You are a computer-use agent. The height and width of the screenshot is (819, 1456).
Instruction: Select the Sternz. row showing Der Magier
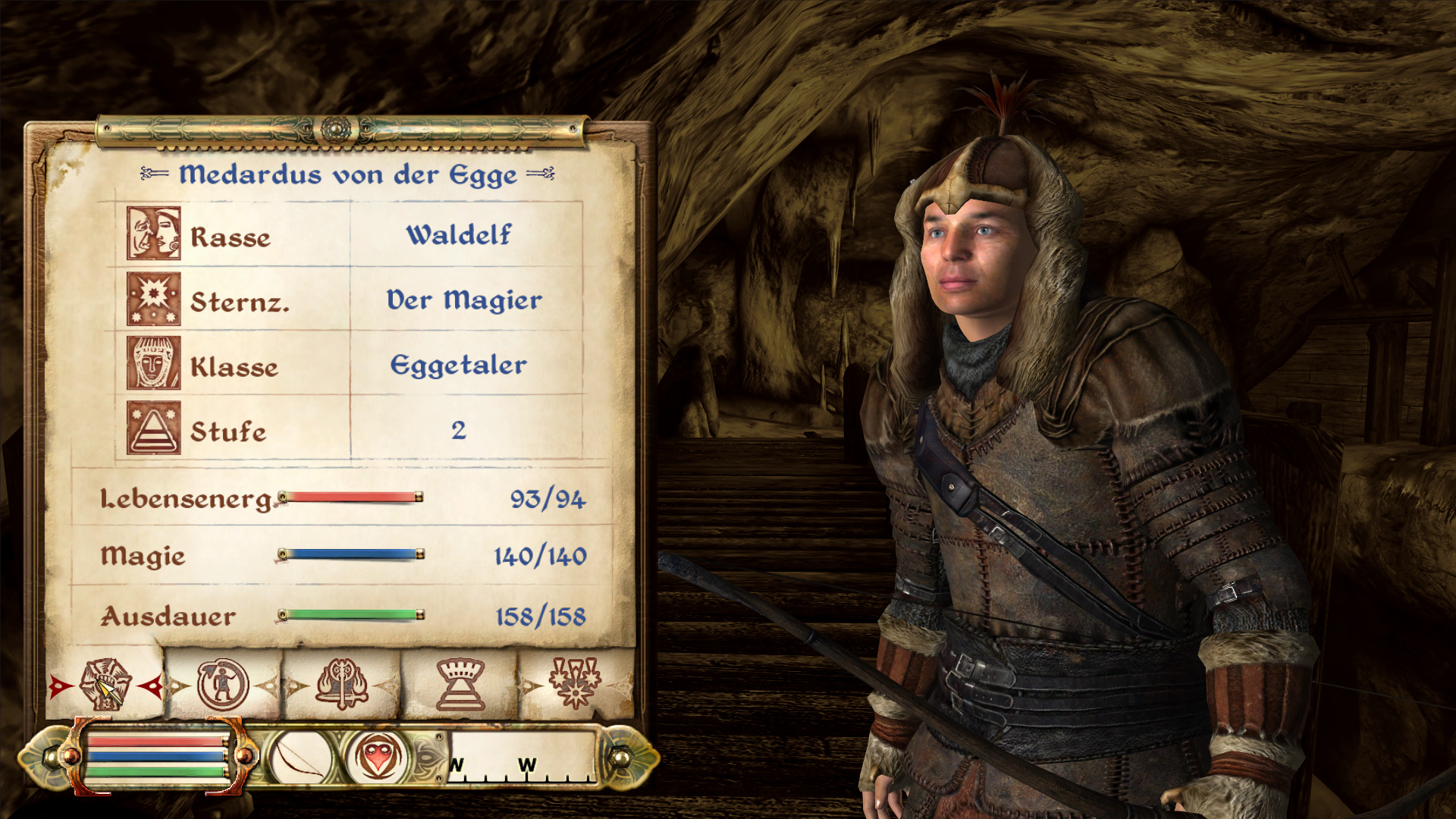pyautogui.click(x=349, y=300)
